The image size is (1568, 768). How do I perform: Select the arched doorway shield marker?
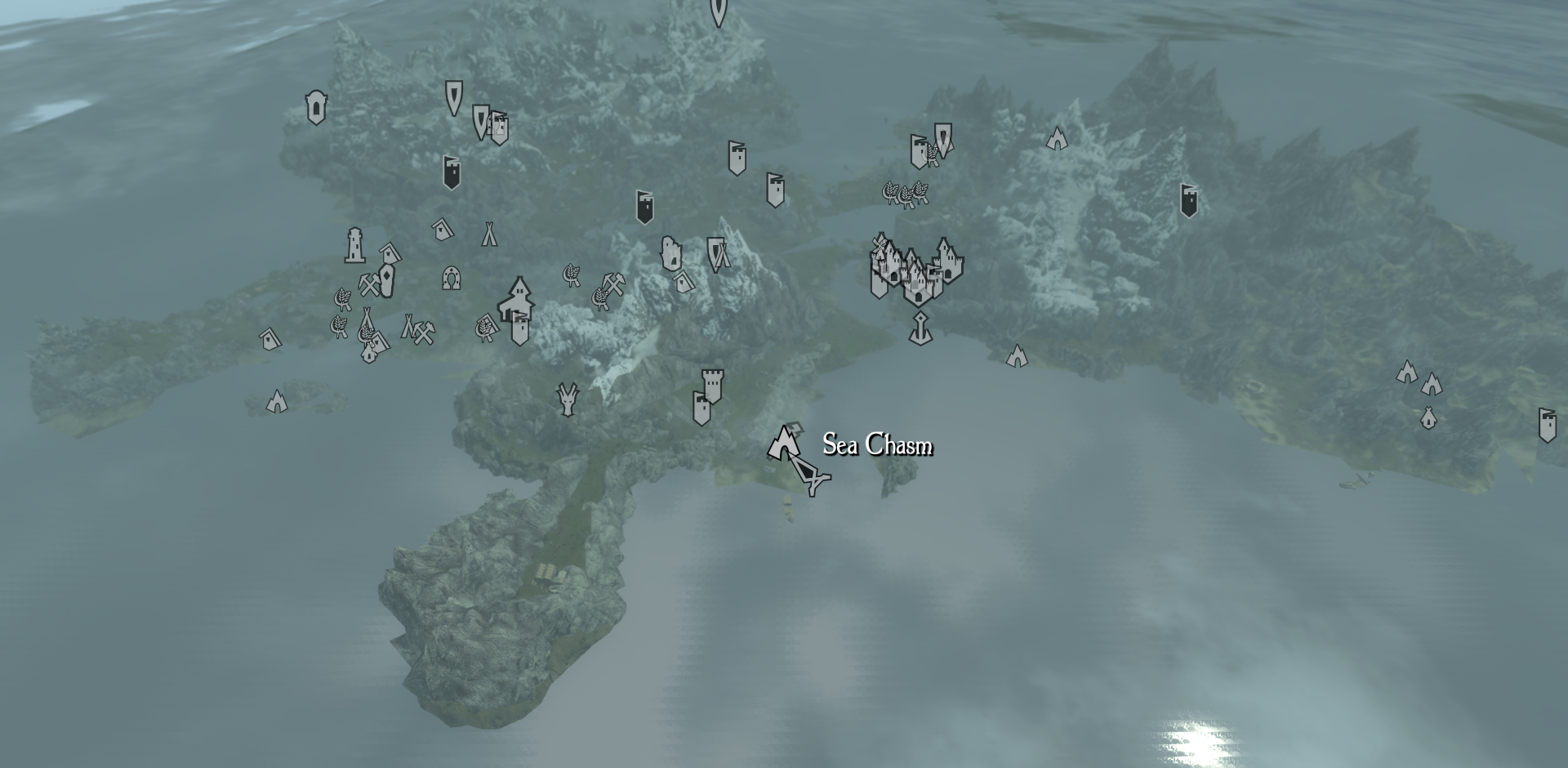(x=316, y=107)
